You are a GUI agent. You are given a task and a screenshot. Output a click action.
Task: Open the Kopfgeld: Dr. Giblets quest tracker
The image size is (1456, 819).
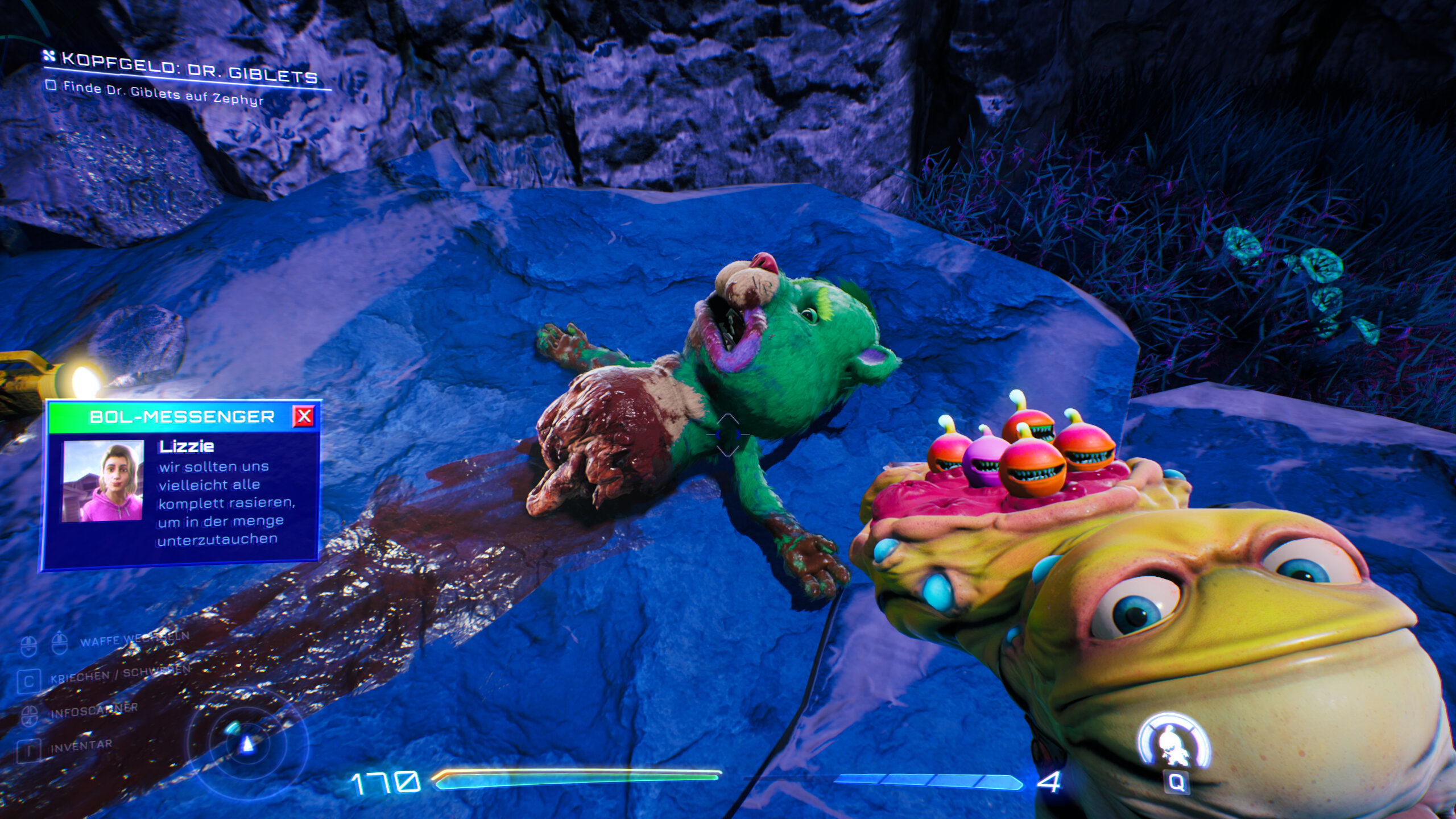pos(189,68)
